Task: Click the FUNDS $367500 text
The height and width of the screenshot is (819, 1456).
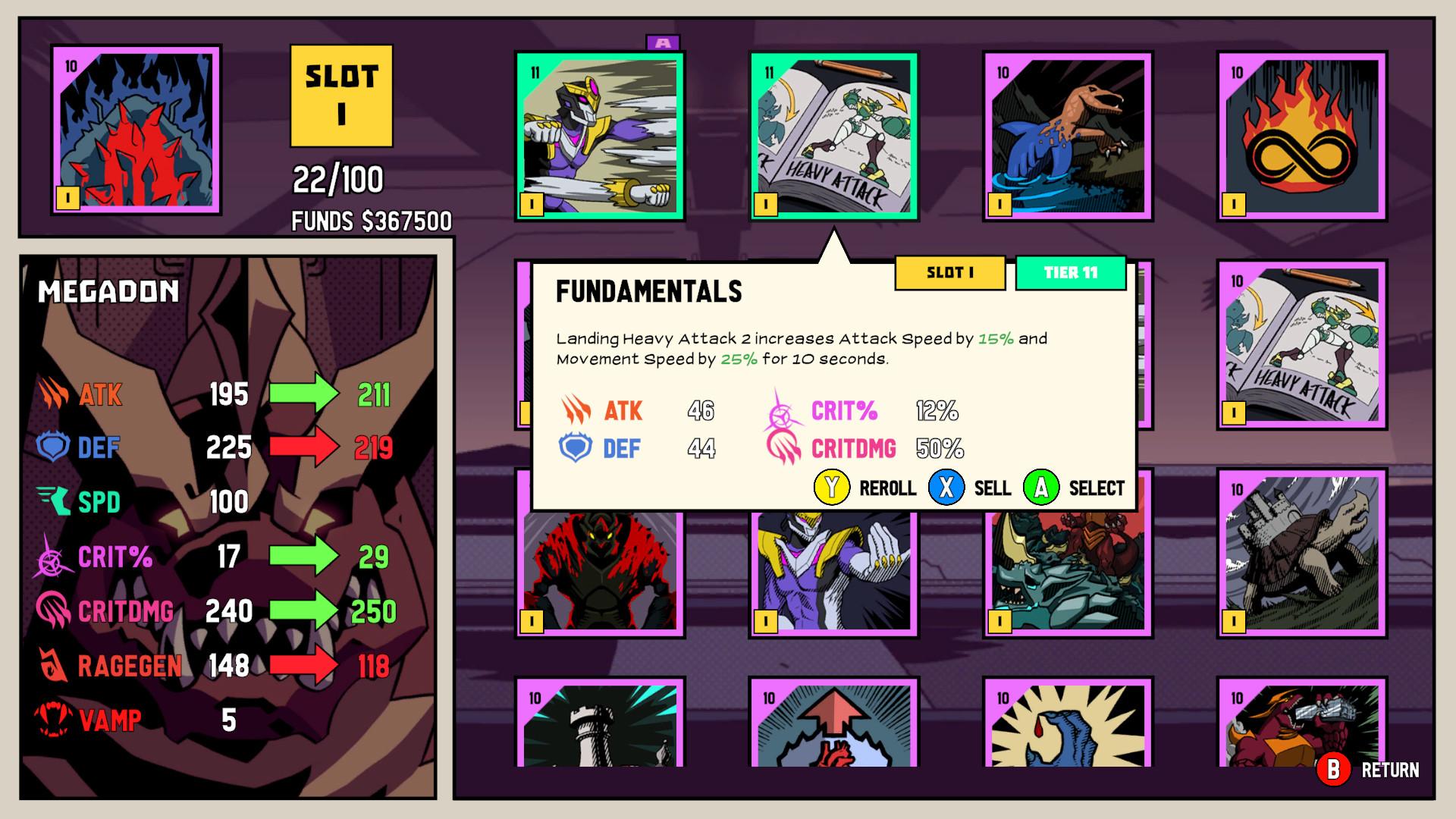Action: [371, 221]
